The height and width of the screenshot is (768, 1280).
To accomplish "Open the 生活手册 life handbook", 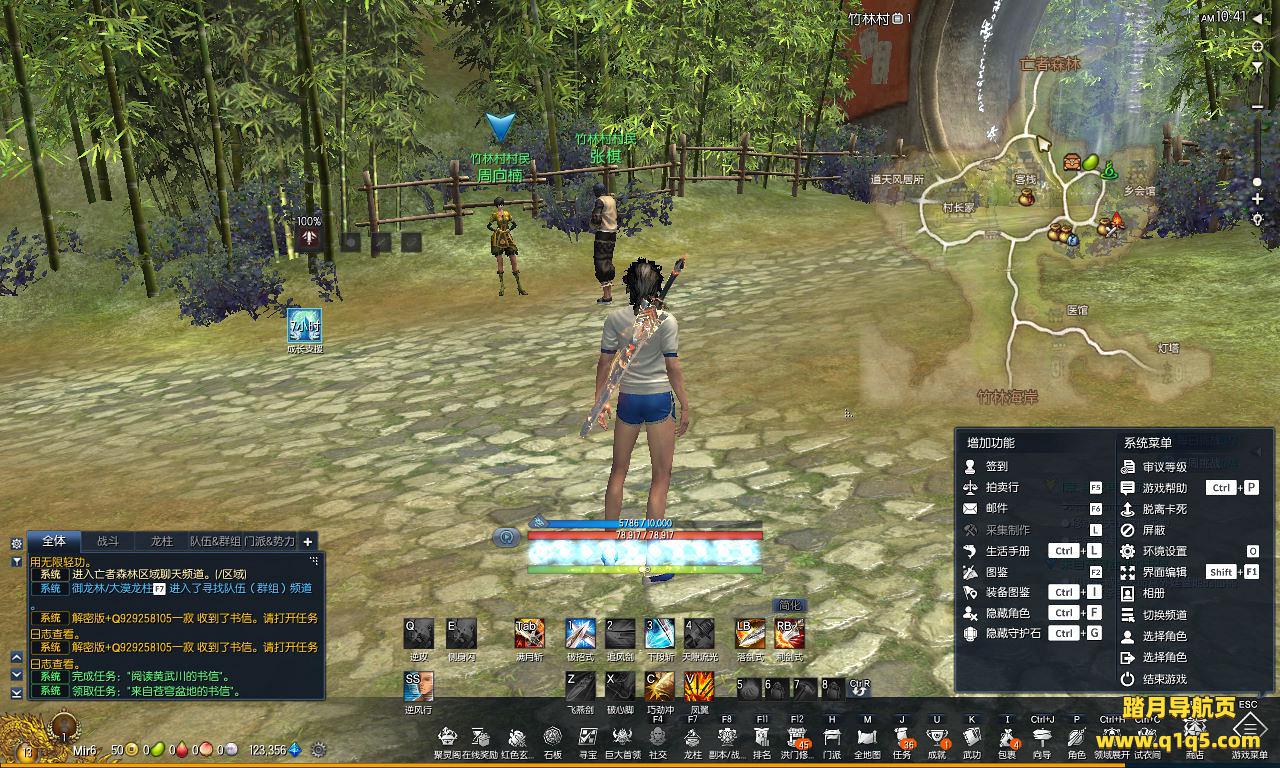I will pyautogui.click(x=1007, y=551).
